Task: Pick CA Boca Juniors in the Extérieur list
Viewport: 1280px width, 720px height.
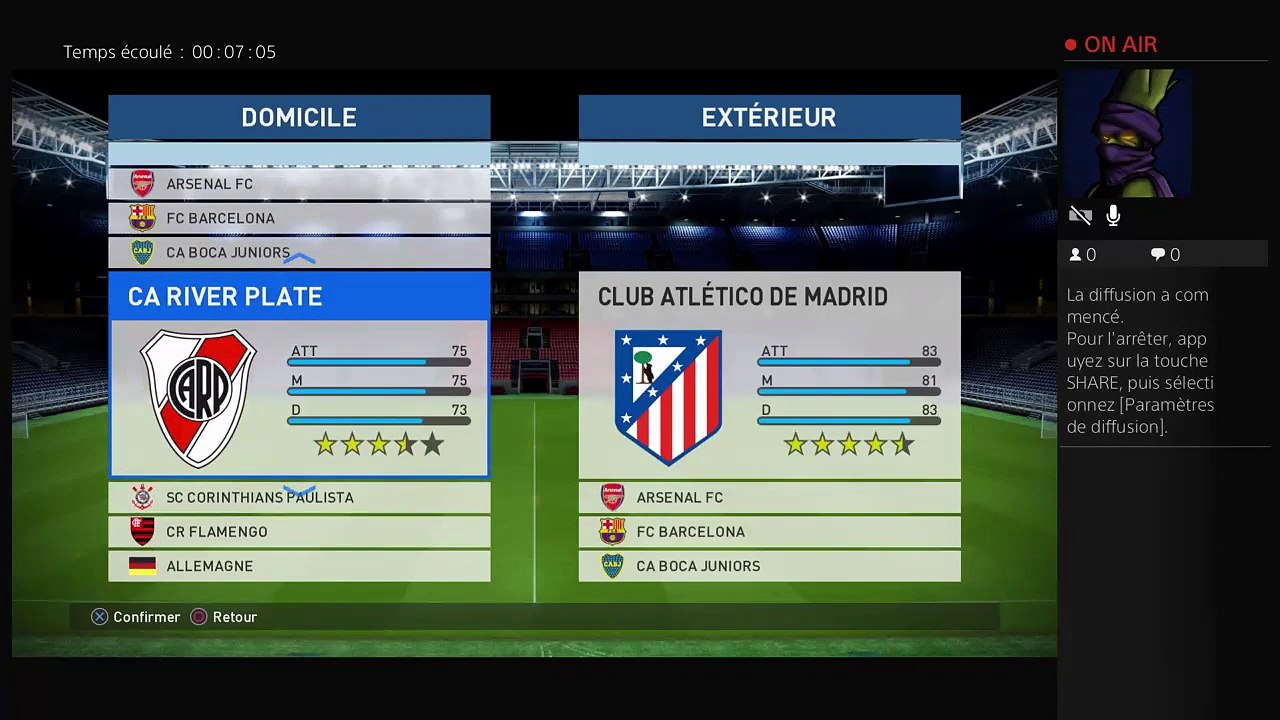Action: pos(769,566)
